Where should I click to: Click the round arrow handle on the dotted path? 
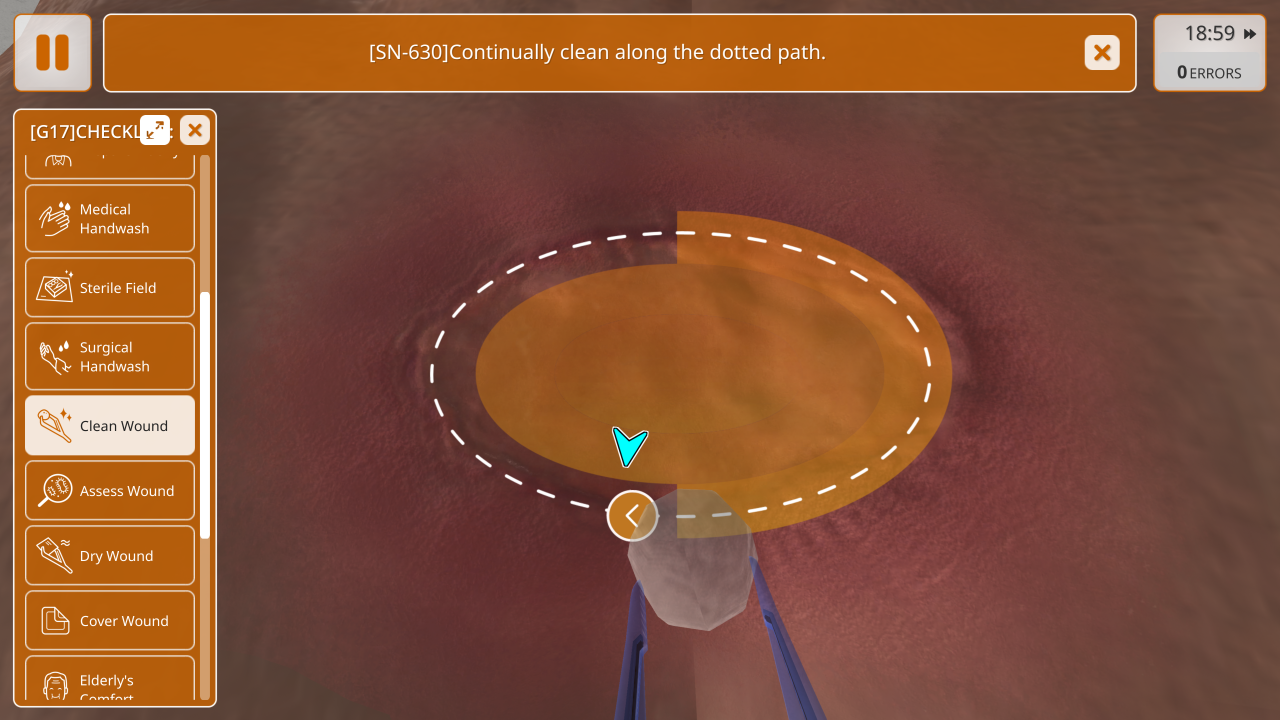pos(632,516)
